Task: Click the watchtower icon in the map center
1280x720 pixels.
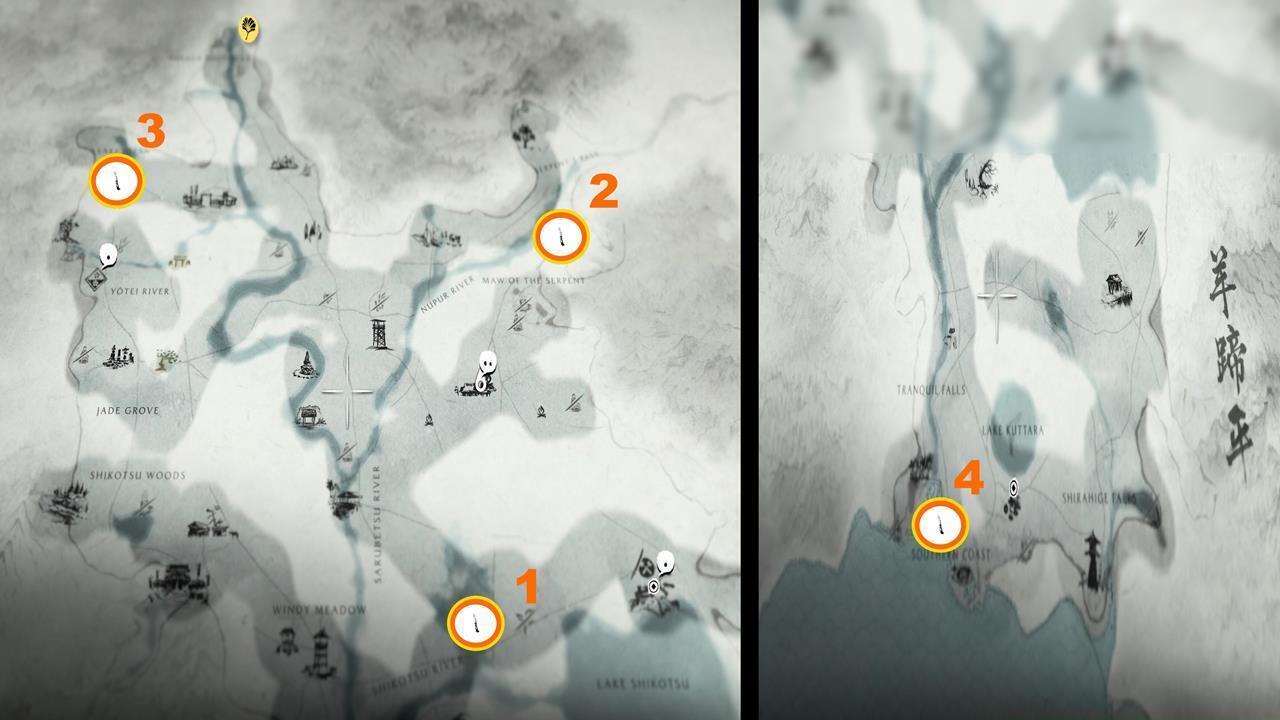Action: click(x=378, y=334)
